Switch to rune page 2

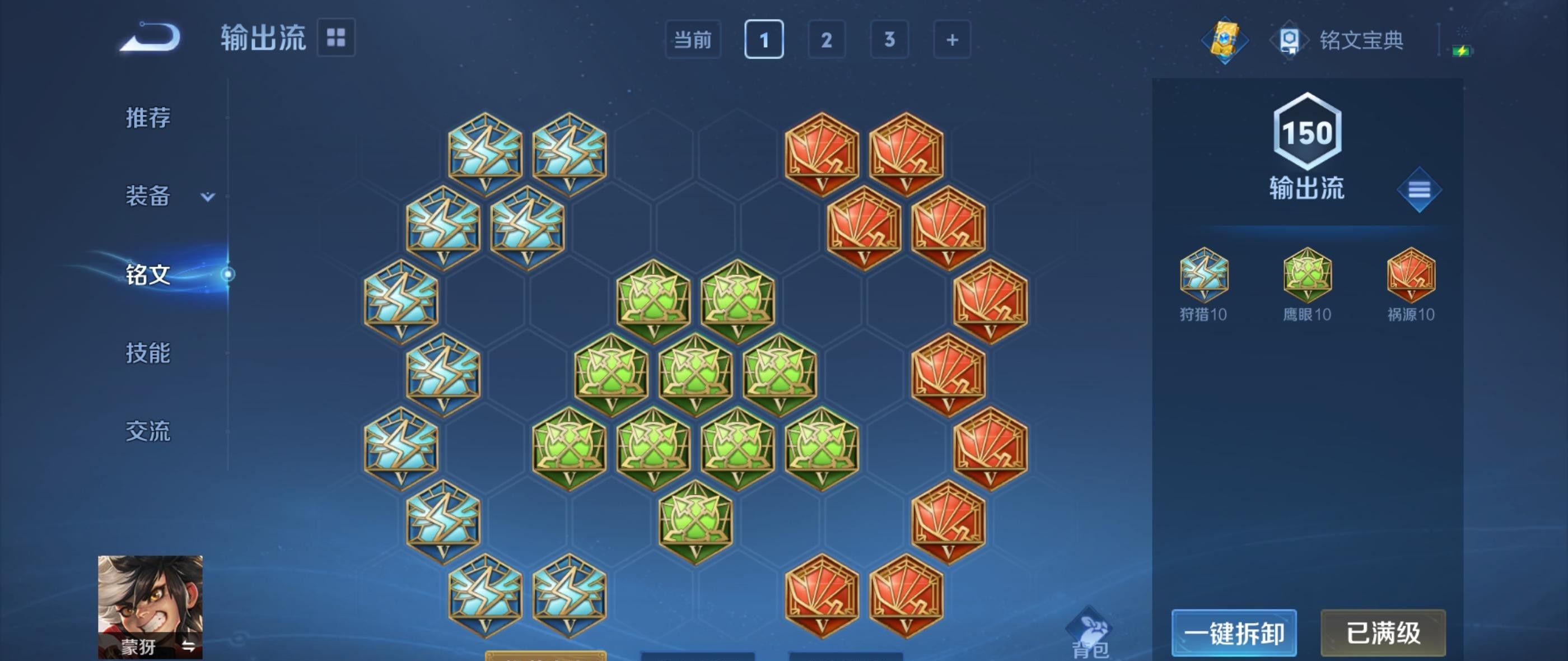(x=827, y=40)
